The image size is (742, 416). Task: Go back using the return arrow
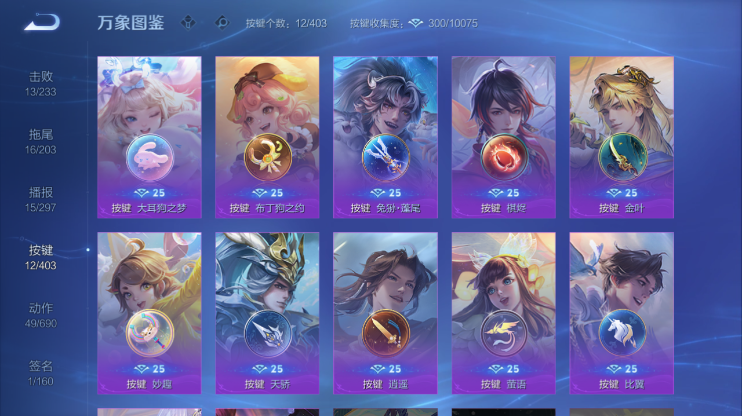coord(41,22)
